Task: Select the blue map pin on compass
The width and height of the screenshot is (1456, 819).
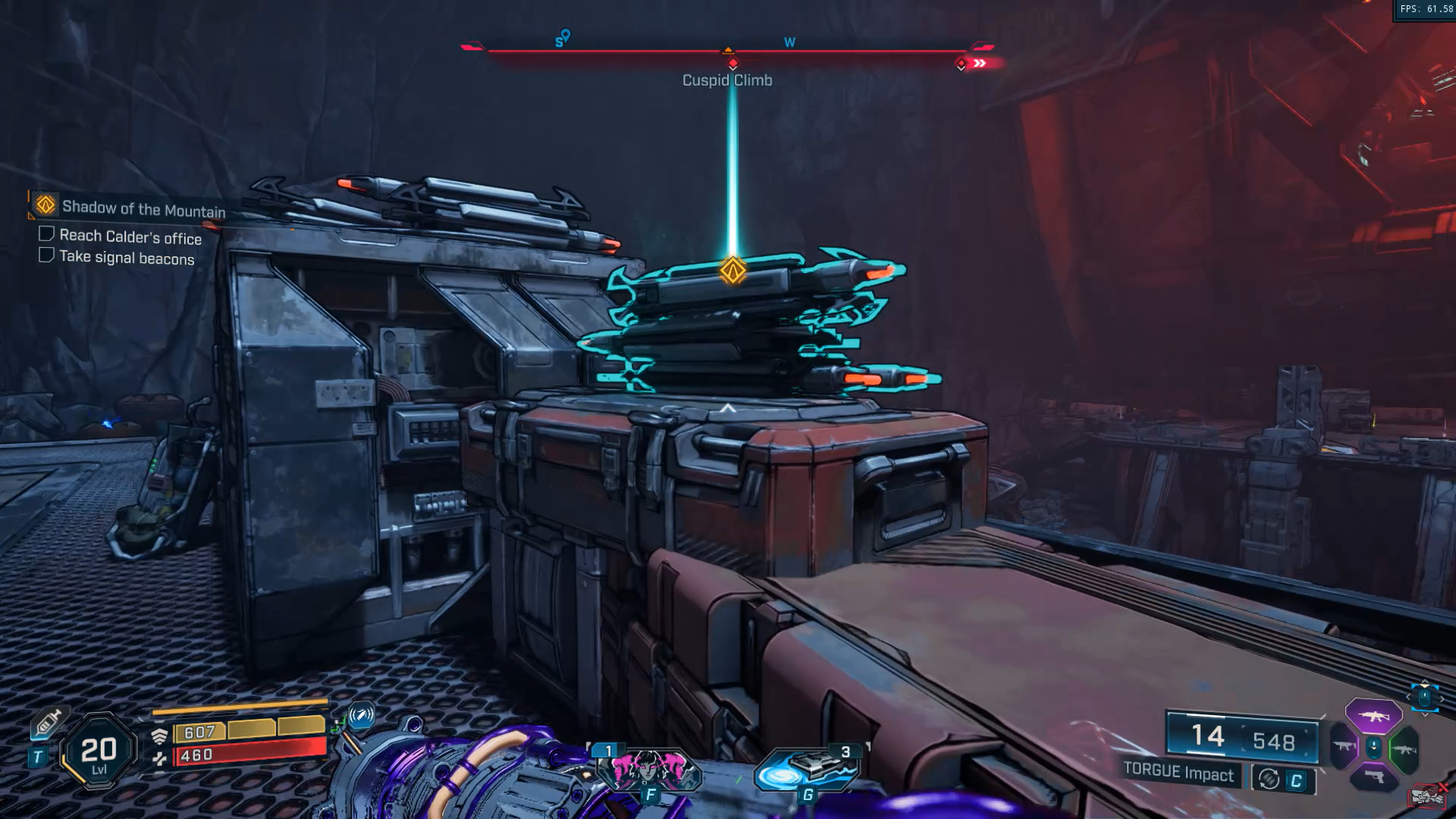Action: (x=566, y=35)
